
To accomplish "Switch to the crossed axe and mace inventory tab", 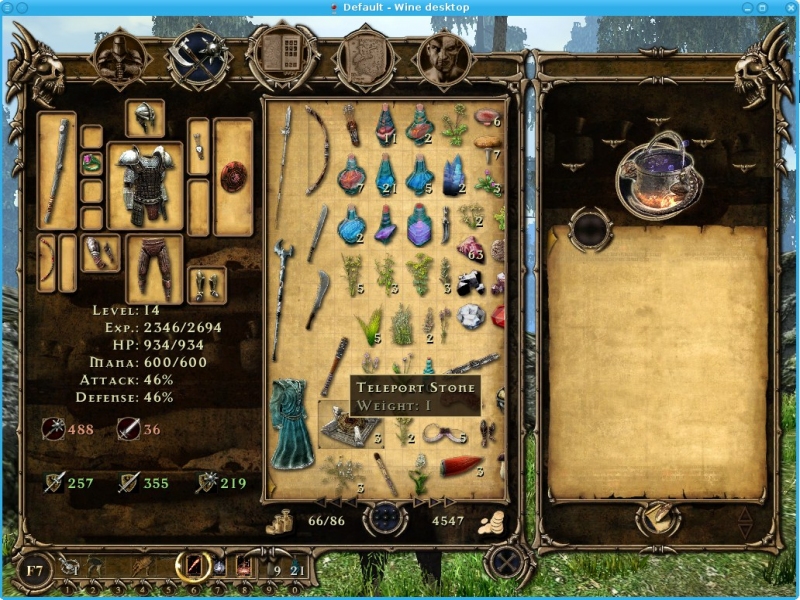I will pos(197,57).
